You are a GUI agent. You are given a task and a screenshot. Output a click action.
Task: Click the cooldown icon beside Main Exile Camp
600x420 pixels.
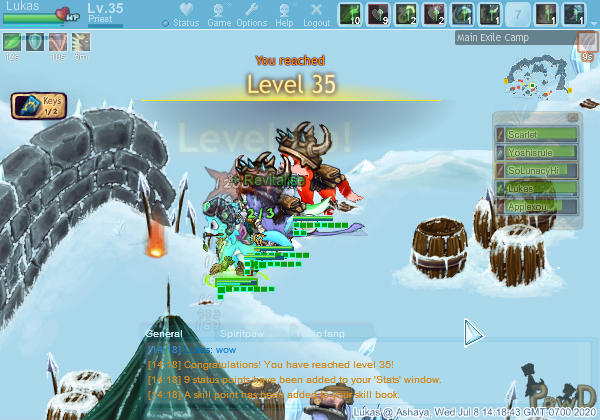[587, 42]
